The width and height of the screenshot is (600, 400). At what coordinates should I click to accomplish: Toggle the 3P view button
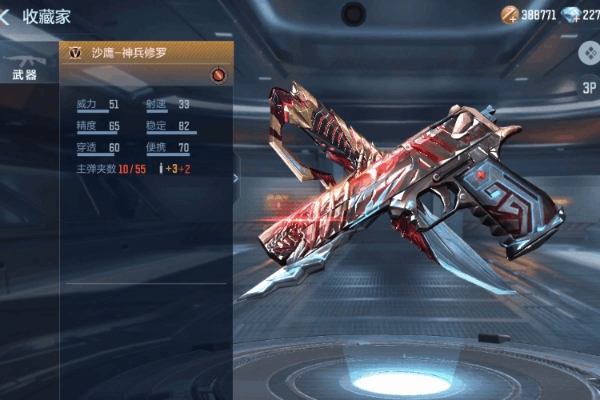(588, 86)
